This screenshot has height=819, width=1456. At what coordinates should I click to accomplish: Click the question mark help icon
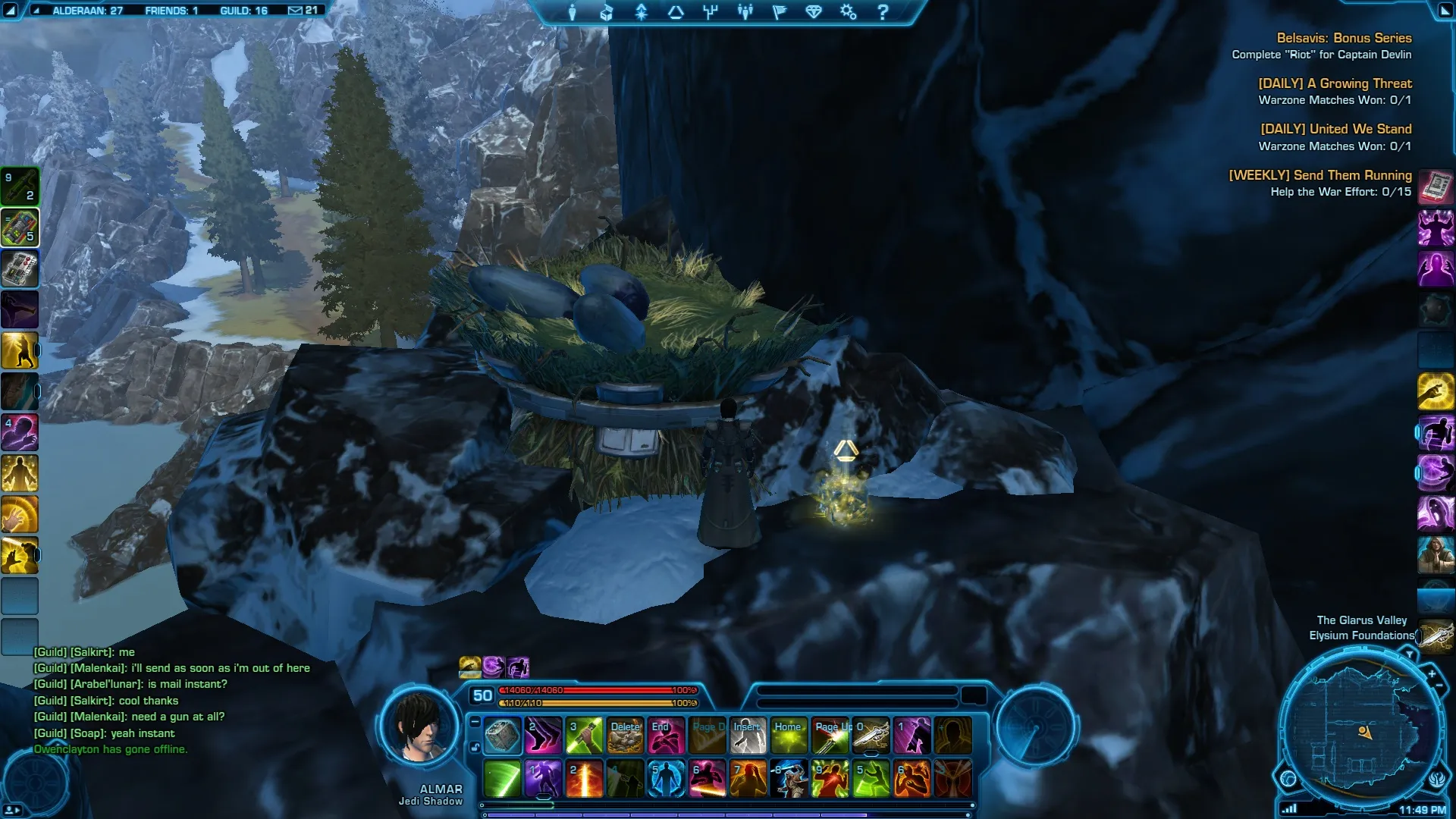pos(883,12)
